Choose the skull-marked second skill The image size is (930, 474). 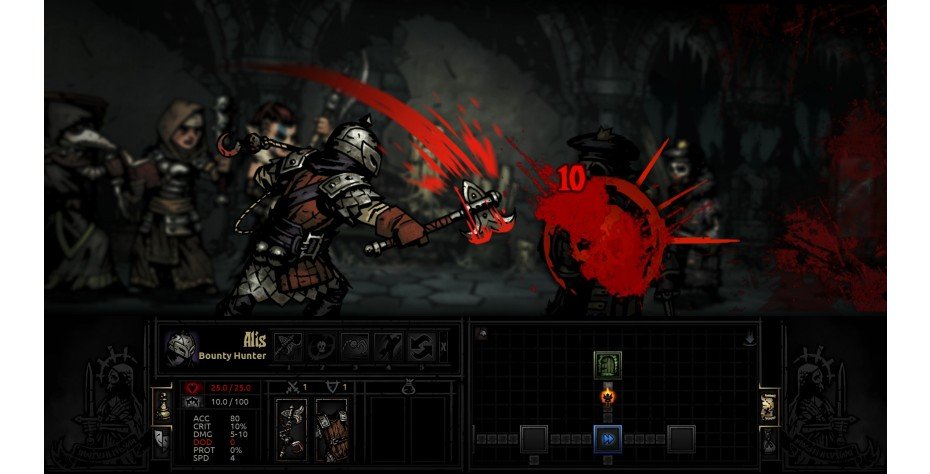(x=323, y=347)
